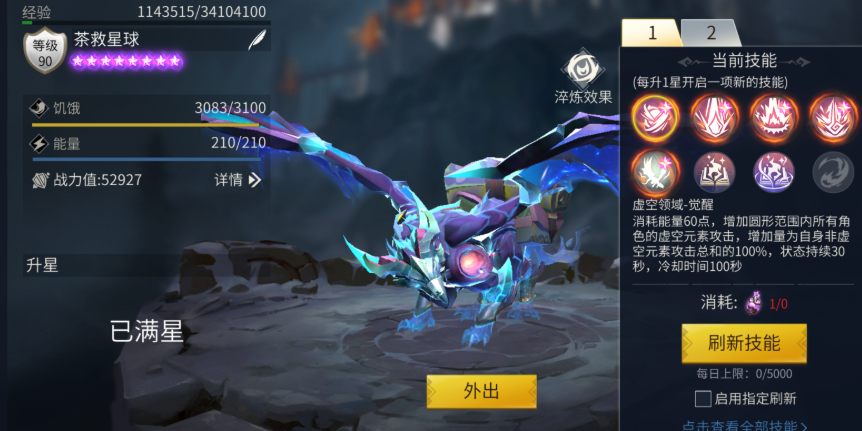The width and height of the screenshot is (862, 431).
Task: Select the greyed-out locked skill icon
Action: click(x=832, y=171)
